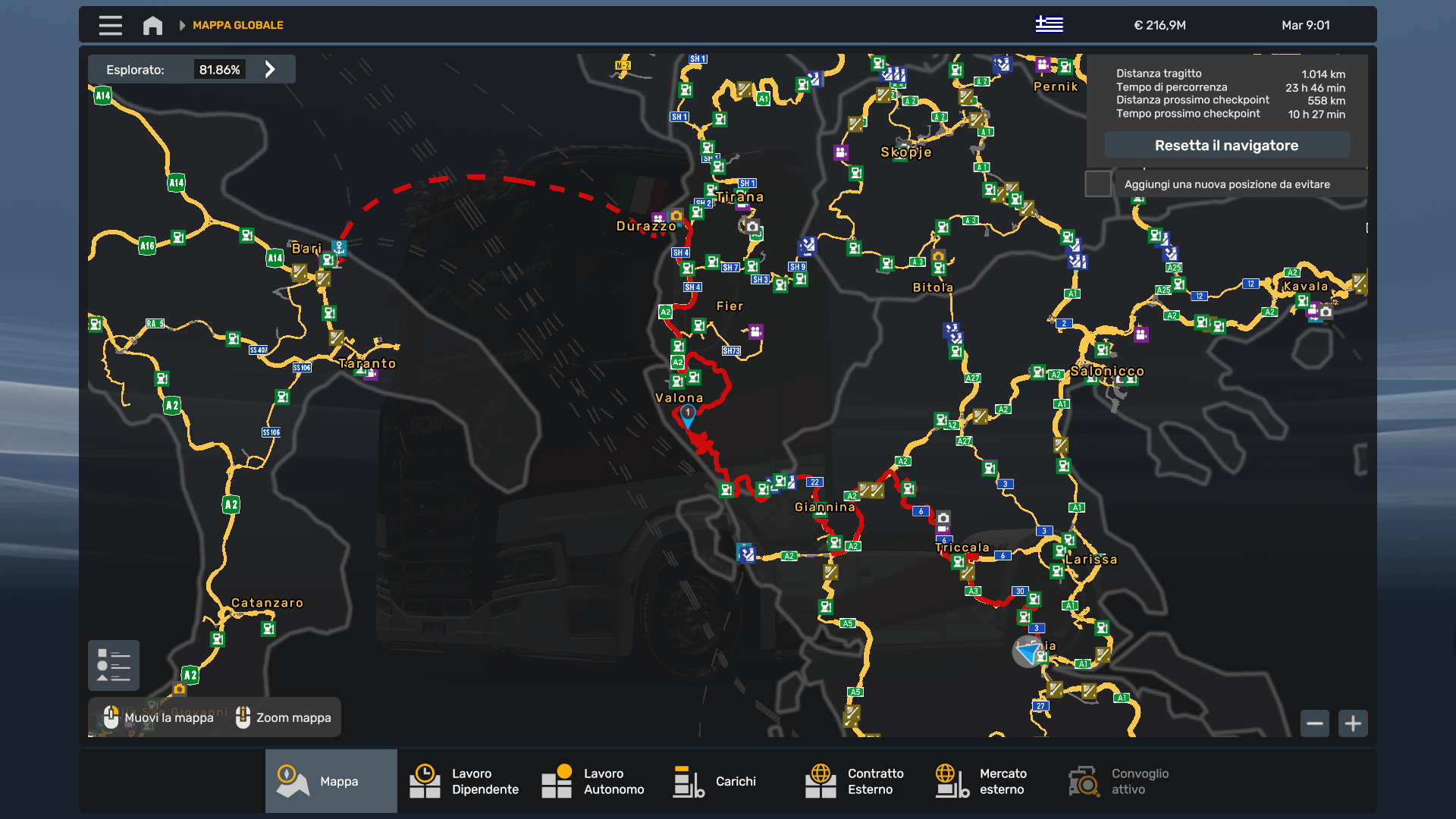Viewport: 1456px width, 819px height.
Task: Click the Greek flag indicator
Action: click(x=1050, y=24)
